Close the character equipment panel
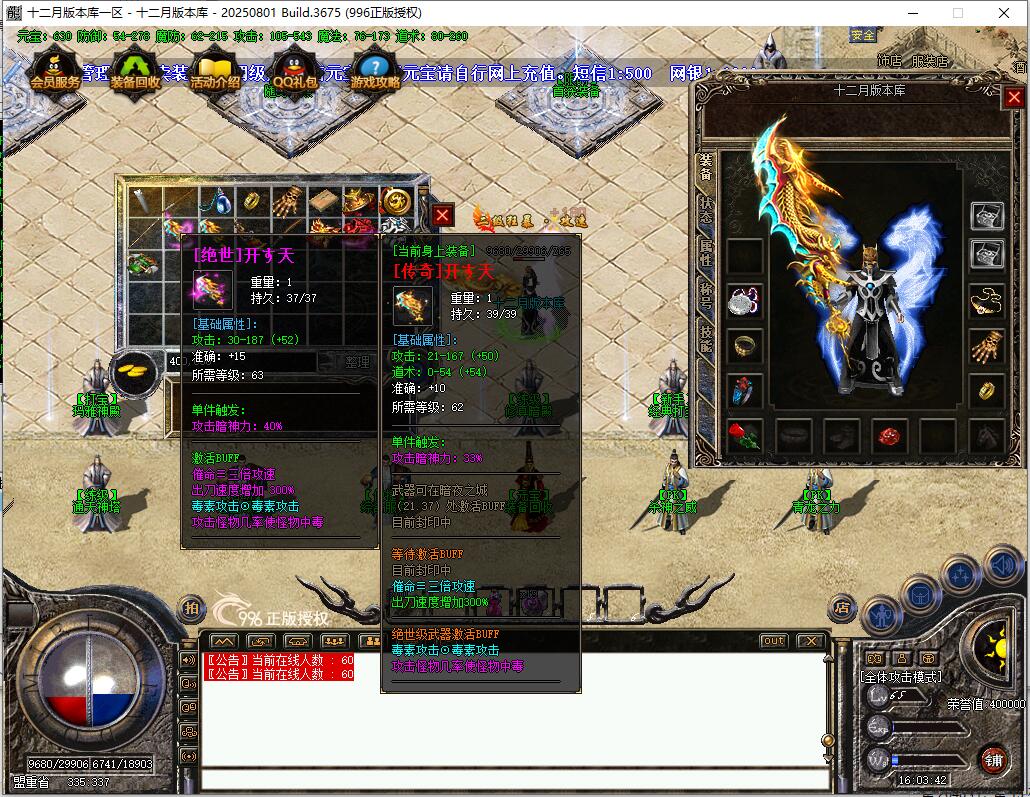This screenshot has width=1030, height=797. (1014, 98)
